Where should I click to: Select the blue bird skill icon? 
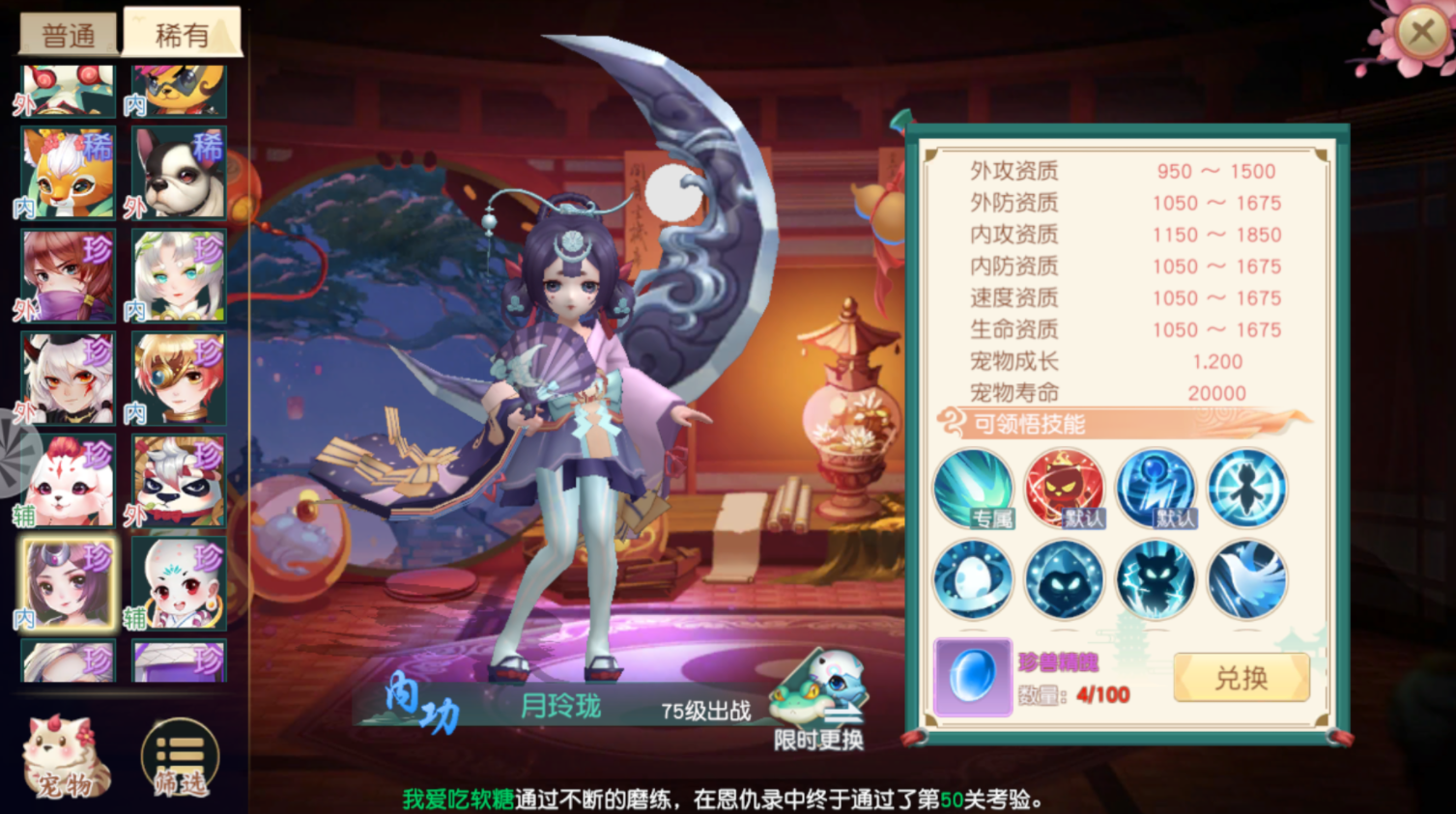pyautogui.click(x=1246, y=579)
